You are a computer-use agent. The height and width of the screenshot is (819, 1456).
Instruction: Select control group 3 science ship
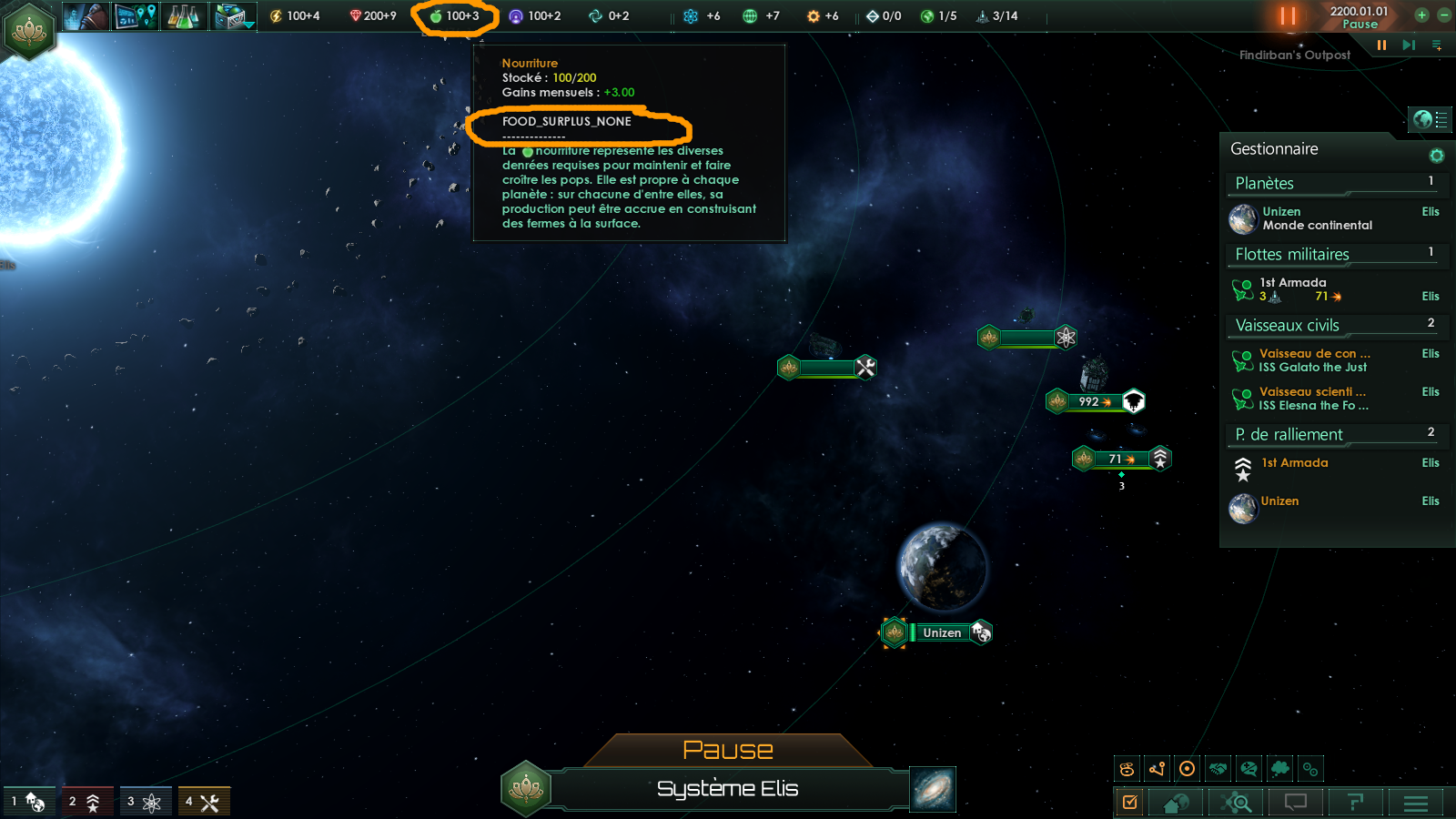click(145, 802)
